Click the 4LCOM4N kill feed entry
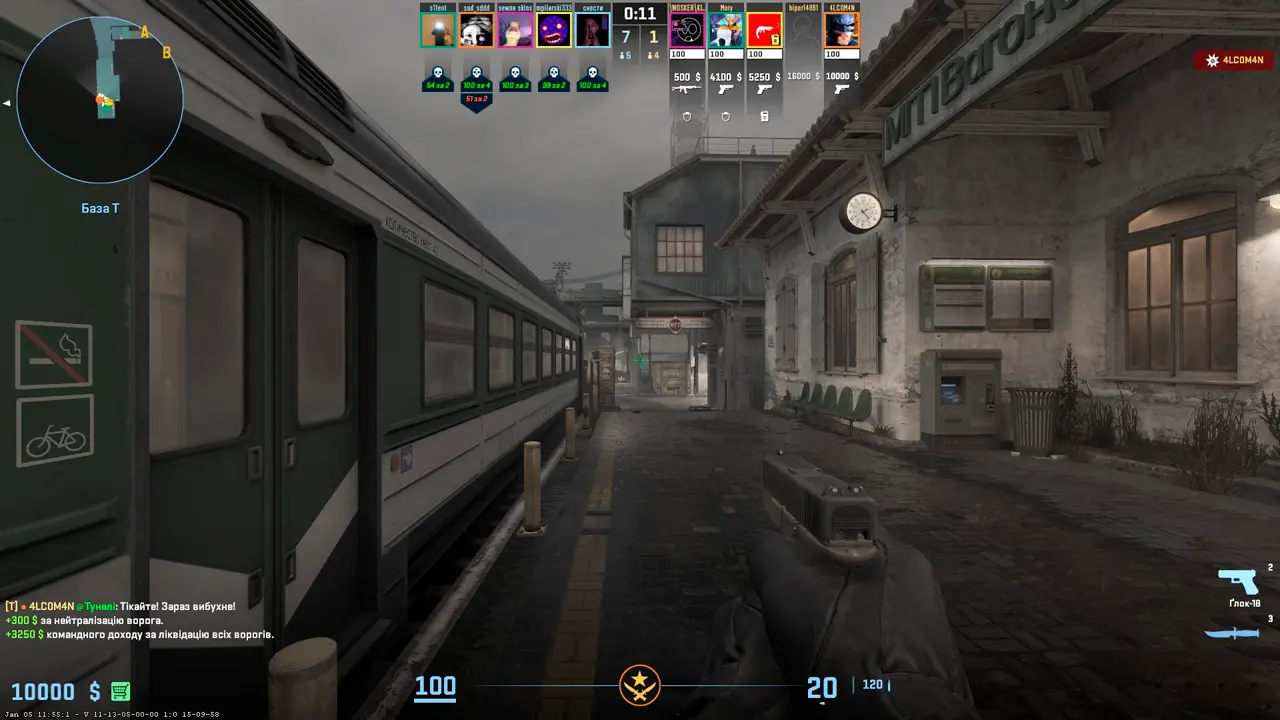Image resolution: width=1280 pixels, height=720 pixels. coord(1233,61)
